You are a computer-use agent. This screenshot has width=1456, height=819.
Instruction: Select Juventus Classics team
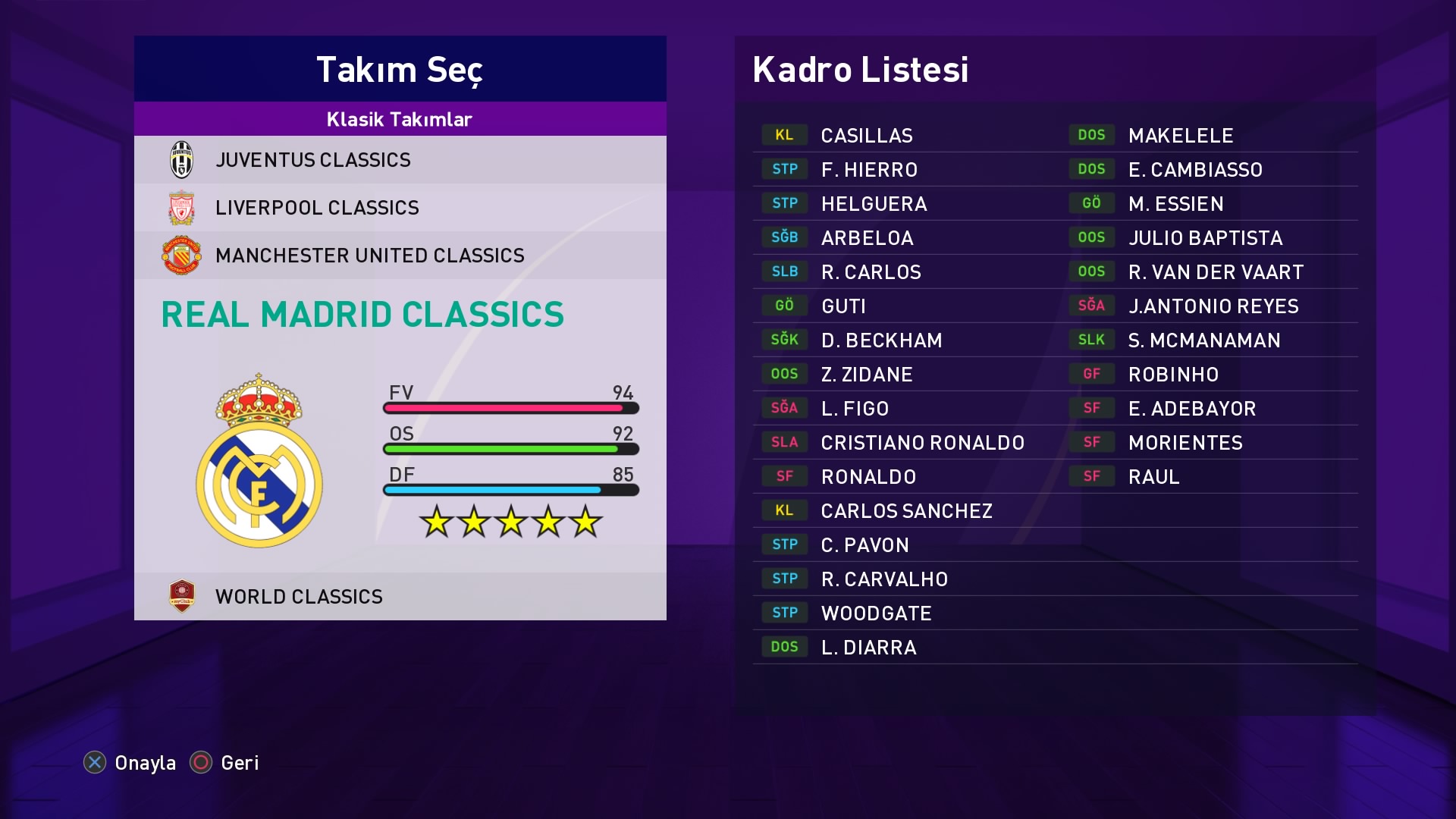pos(400,160)
